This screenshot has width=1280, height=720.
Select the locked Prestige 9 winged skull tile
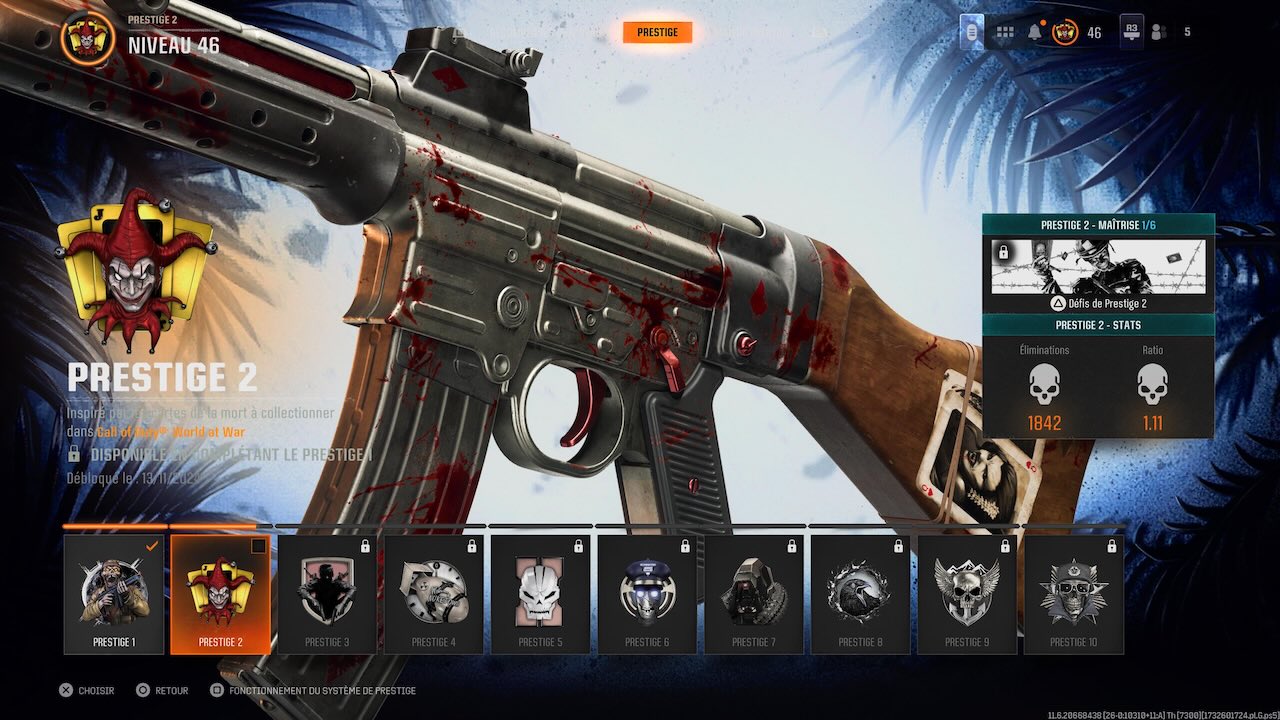(x=967, y=594)
